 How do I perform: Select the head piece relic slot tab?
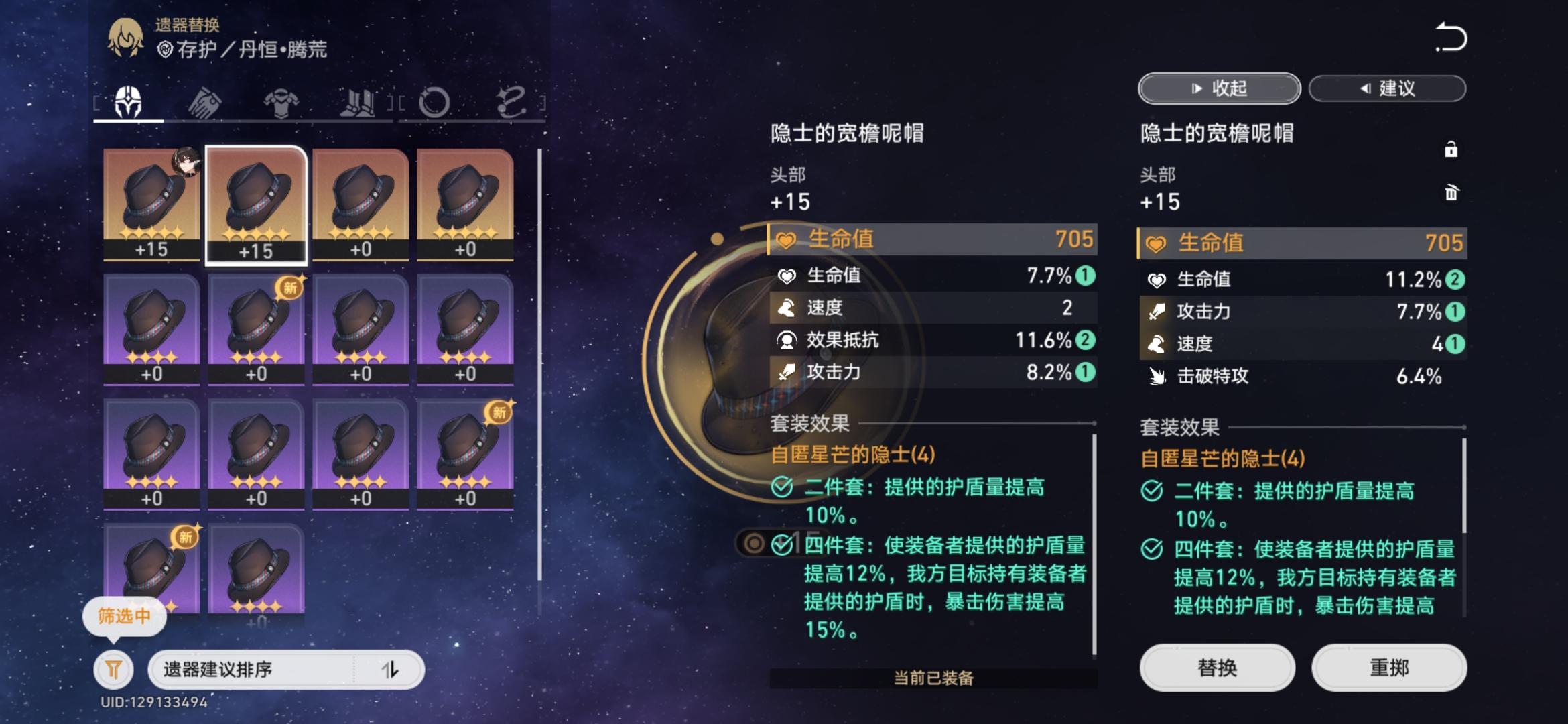pos(129,101)
